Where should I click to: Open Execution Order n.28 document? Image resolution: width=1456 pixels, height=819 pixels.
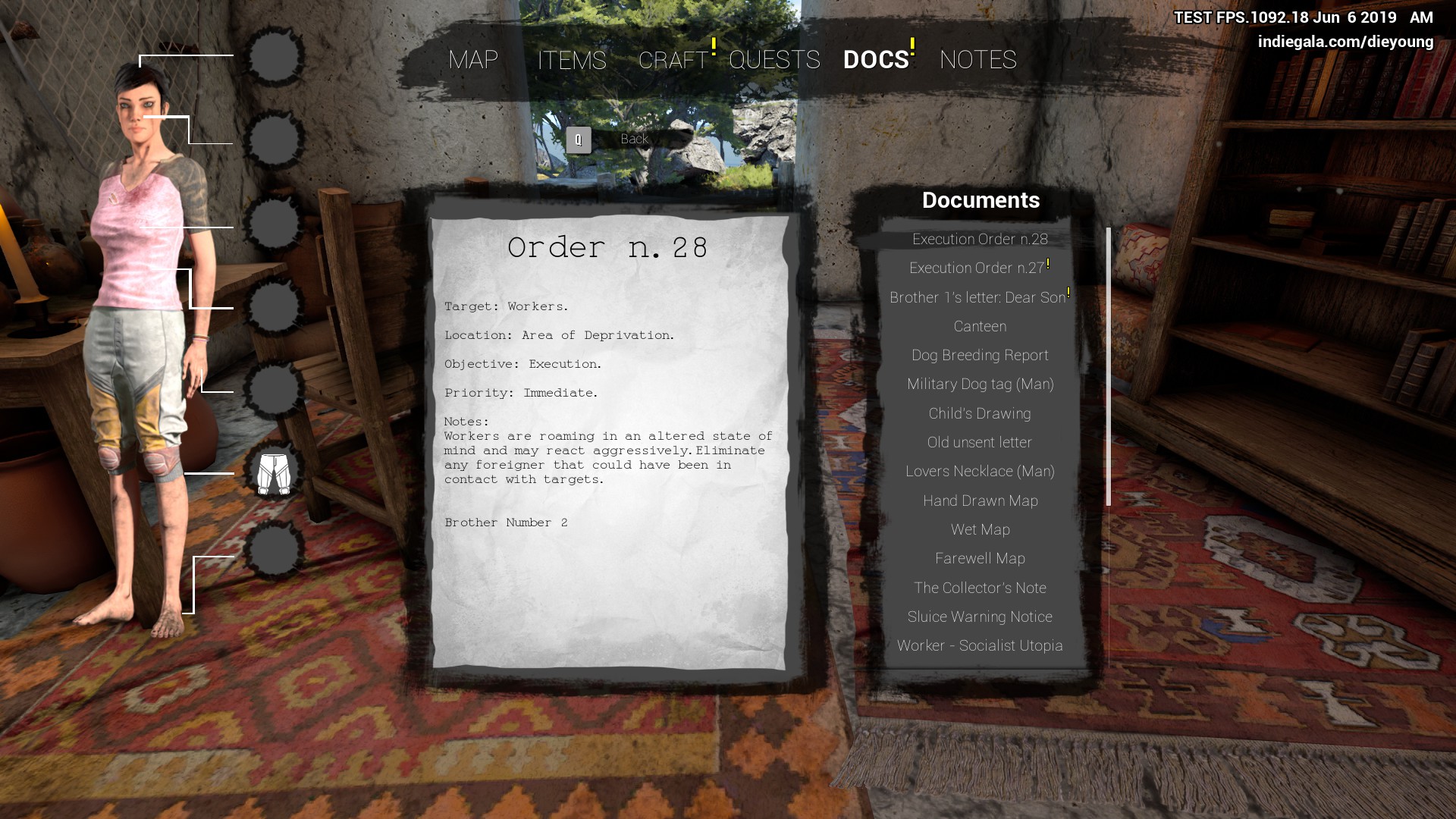(x=980, y=239)
